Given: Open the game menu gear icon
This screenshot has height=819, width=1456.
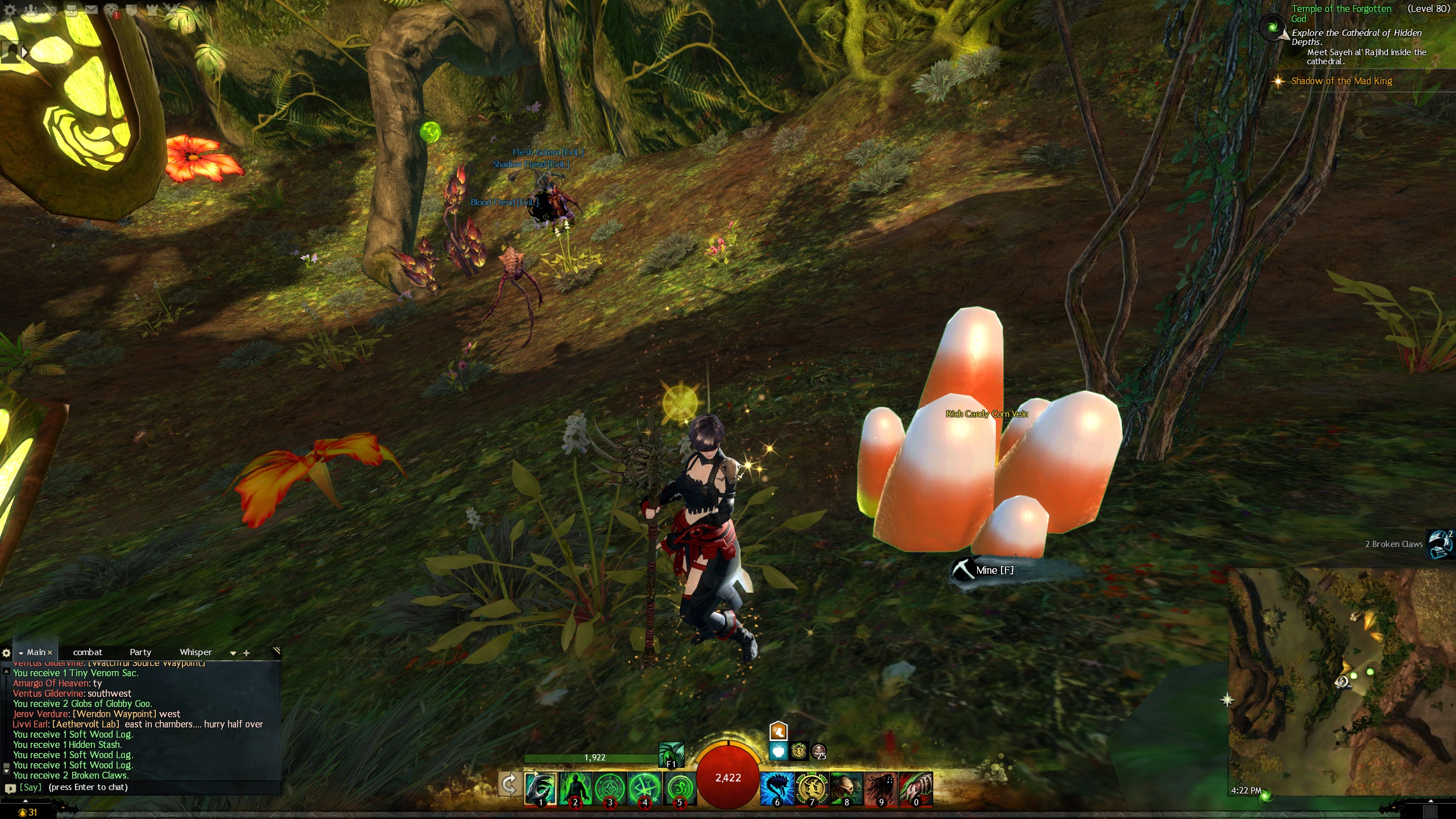Looking at the screenshot, I should (10, 9).
